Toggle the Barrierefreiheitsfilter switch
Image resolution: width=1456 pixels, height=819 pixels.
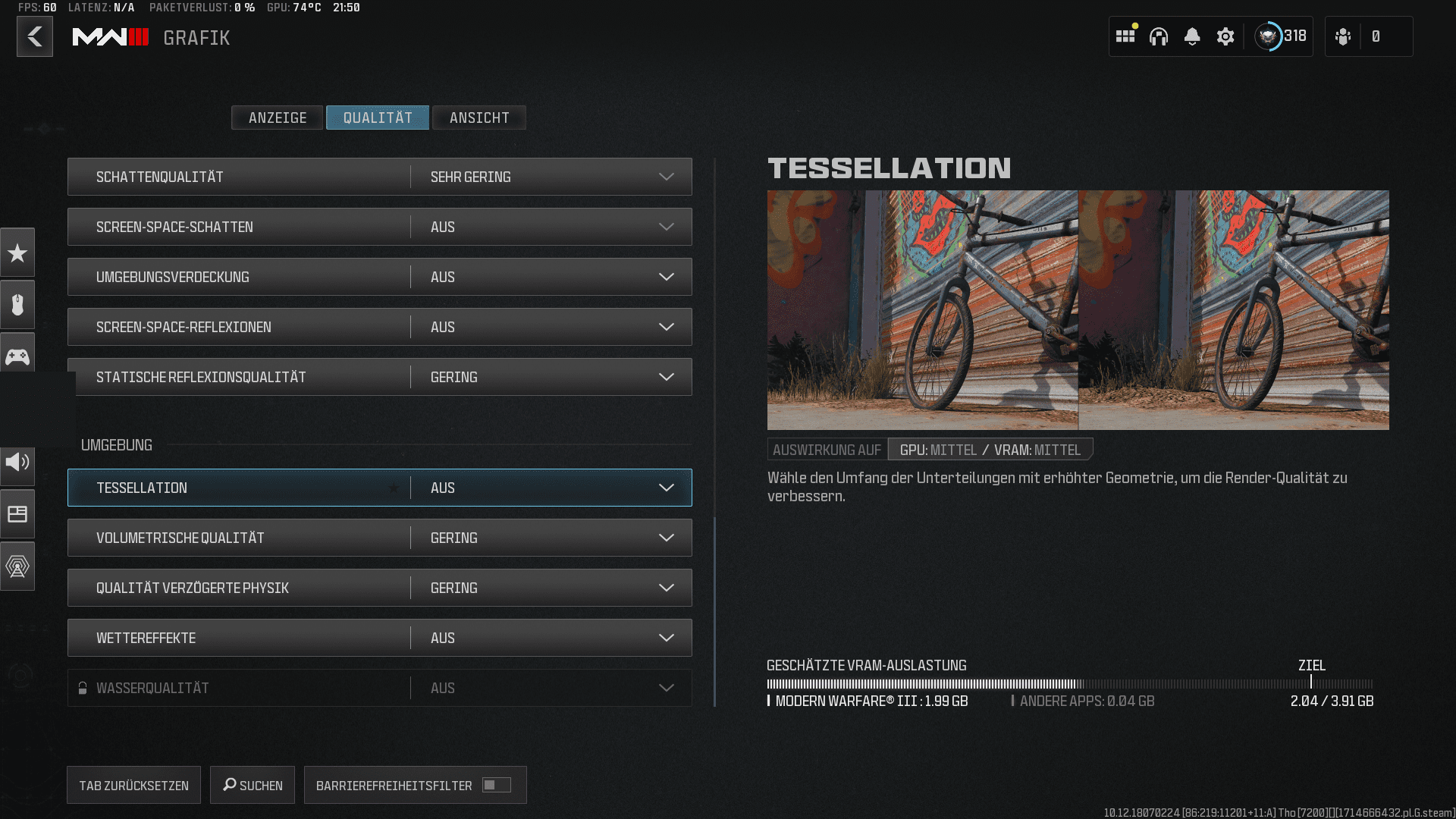point(497,786)
